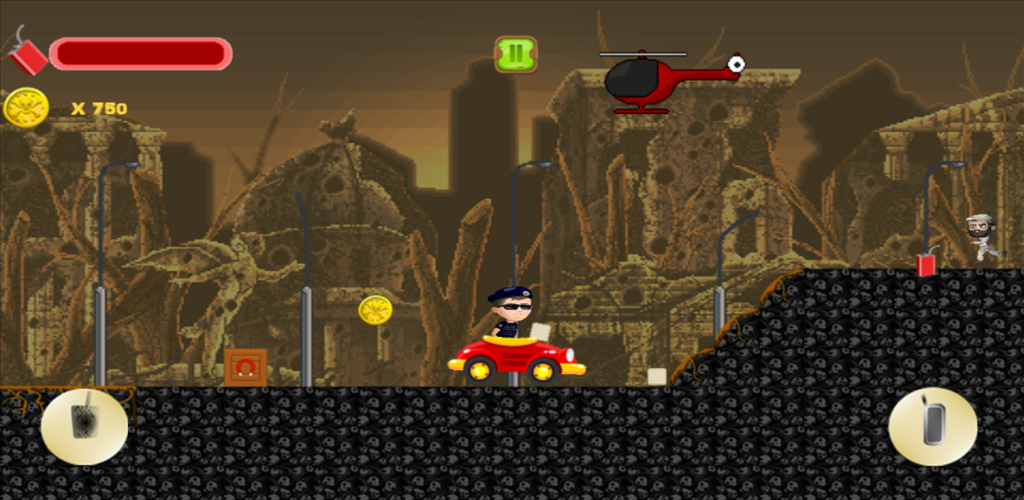Pause the game with the green button
The height and width of the screenshot is (500, 1024).
click(x=515, y=54)
